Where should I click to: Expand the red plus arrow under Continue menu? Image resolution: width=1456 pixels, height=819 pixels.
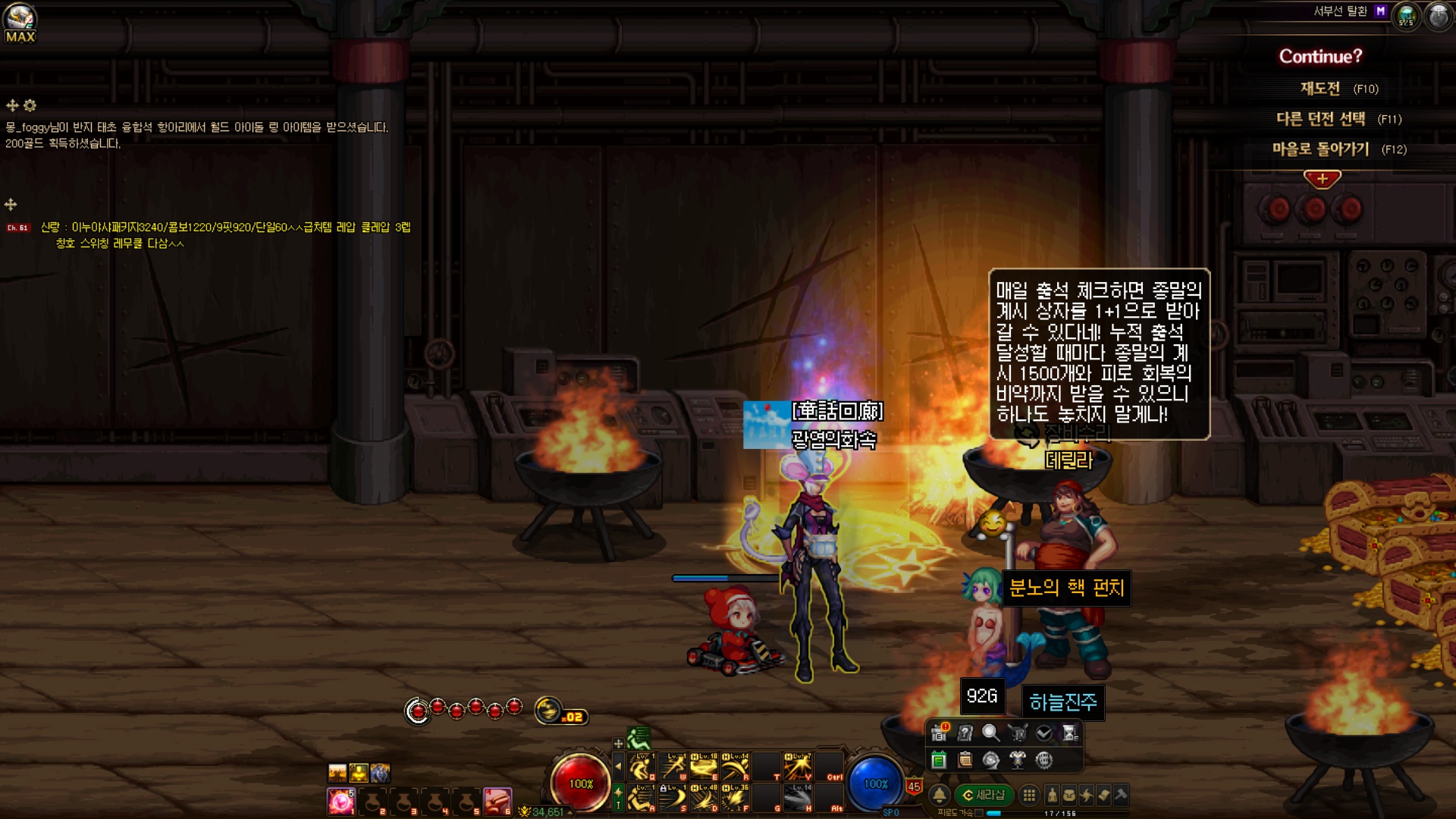tap(1322, 179)
